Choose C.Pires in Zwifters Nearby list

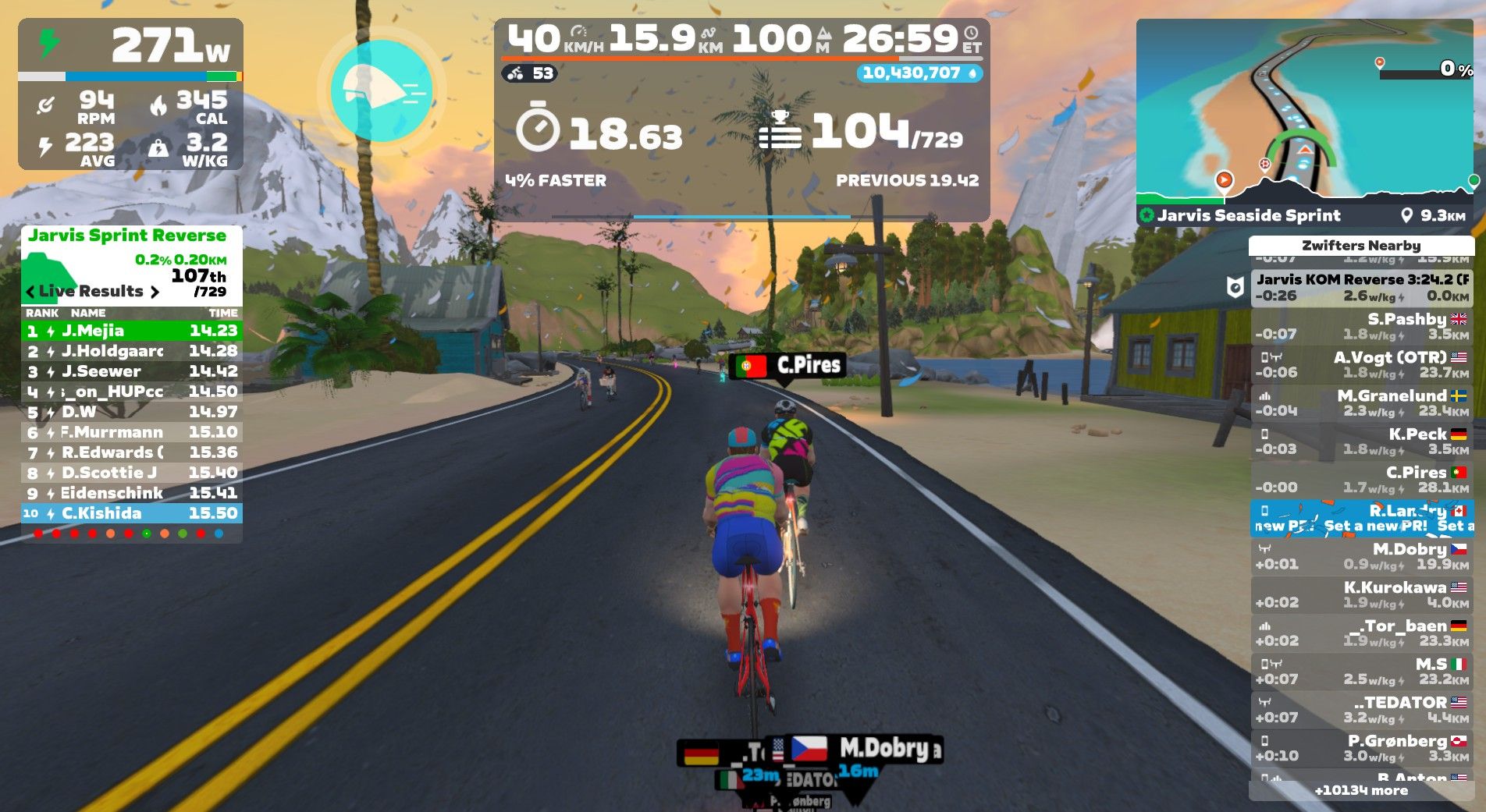pyautogui.click(x=1361, y=479)
